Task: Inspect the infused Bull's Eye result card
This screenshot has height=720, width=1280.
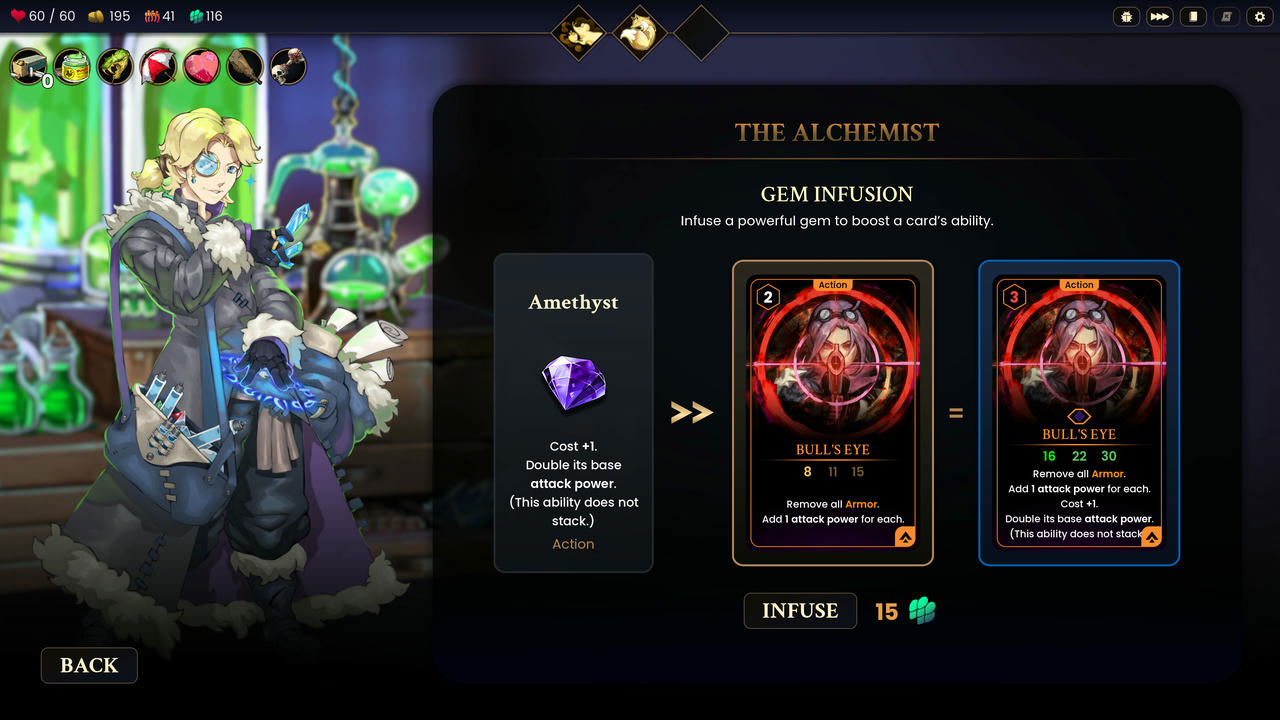Action: 1079,413
